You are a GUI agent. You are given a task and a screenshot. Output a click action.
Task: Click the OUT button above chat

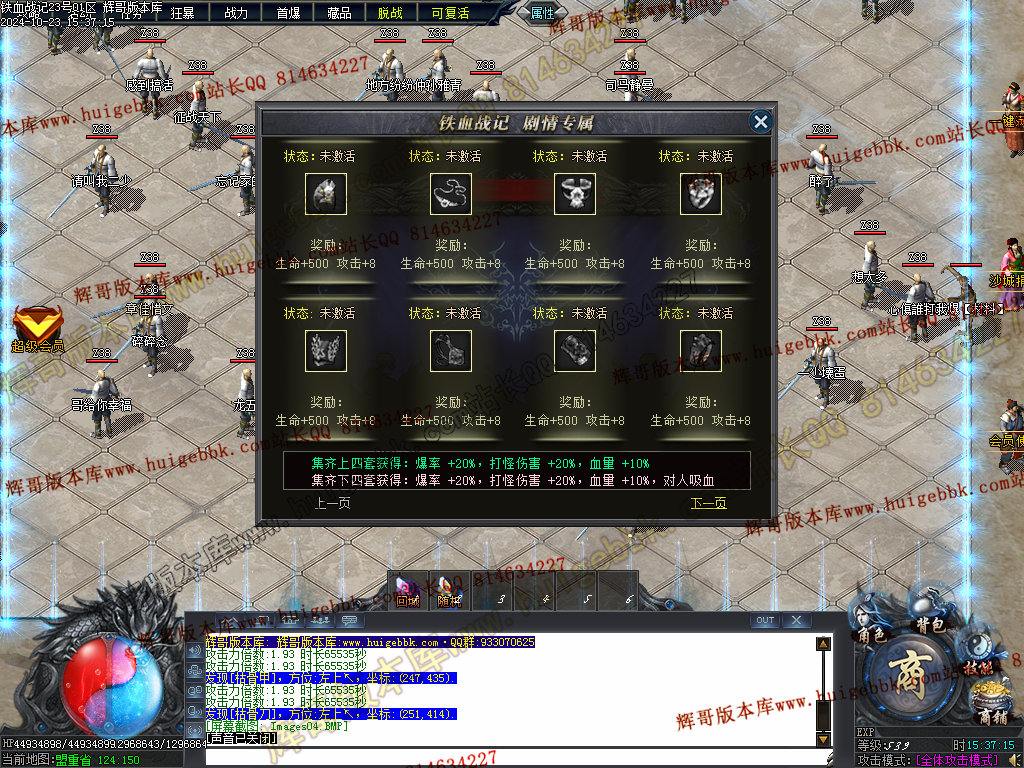coord(765,620)
